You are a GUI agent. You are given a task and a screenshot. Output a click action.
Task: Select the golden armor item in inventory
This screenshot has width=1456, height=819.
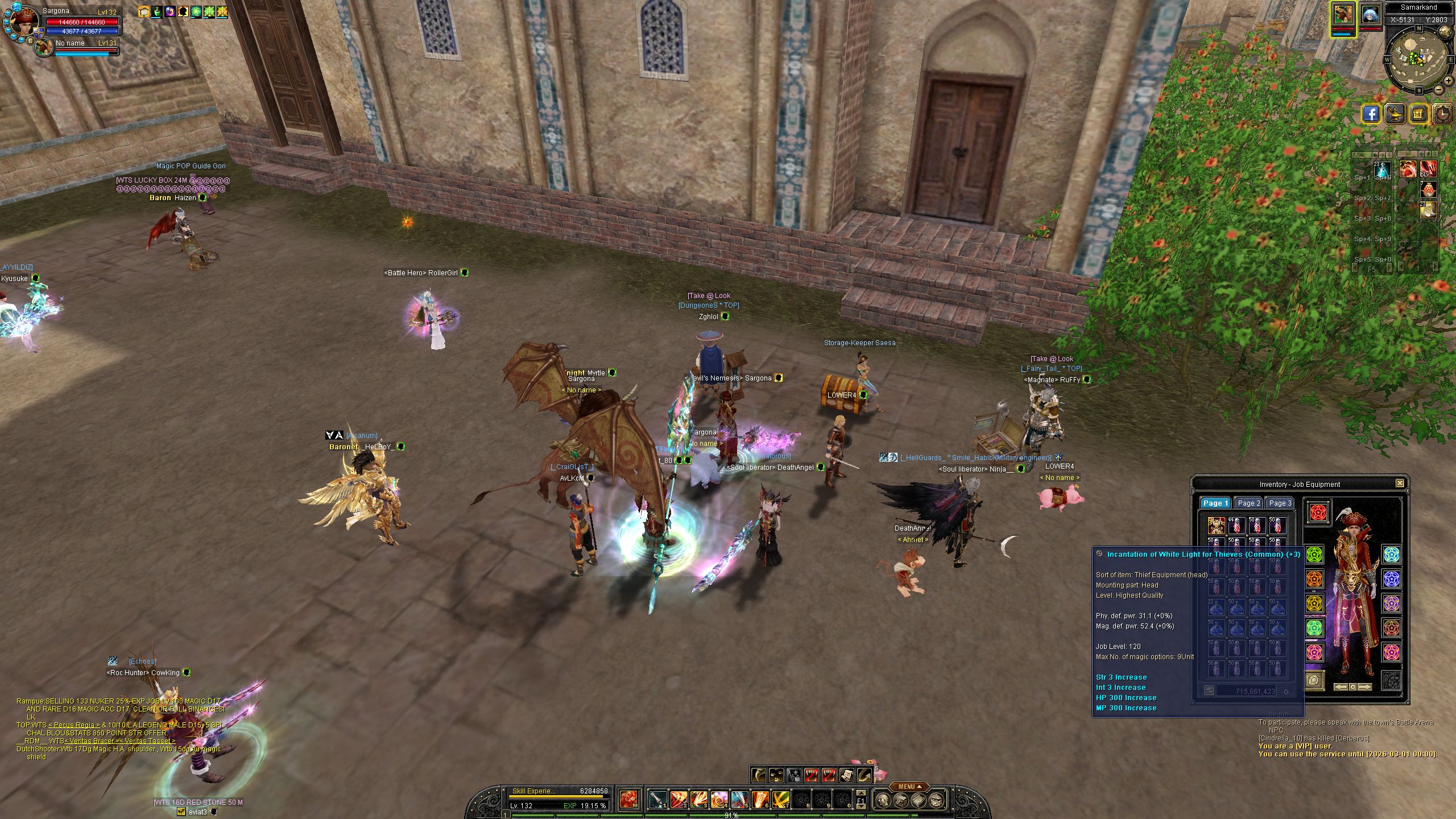pyautogui.click(x=1216, y=526)
